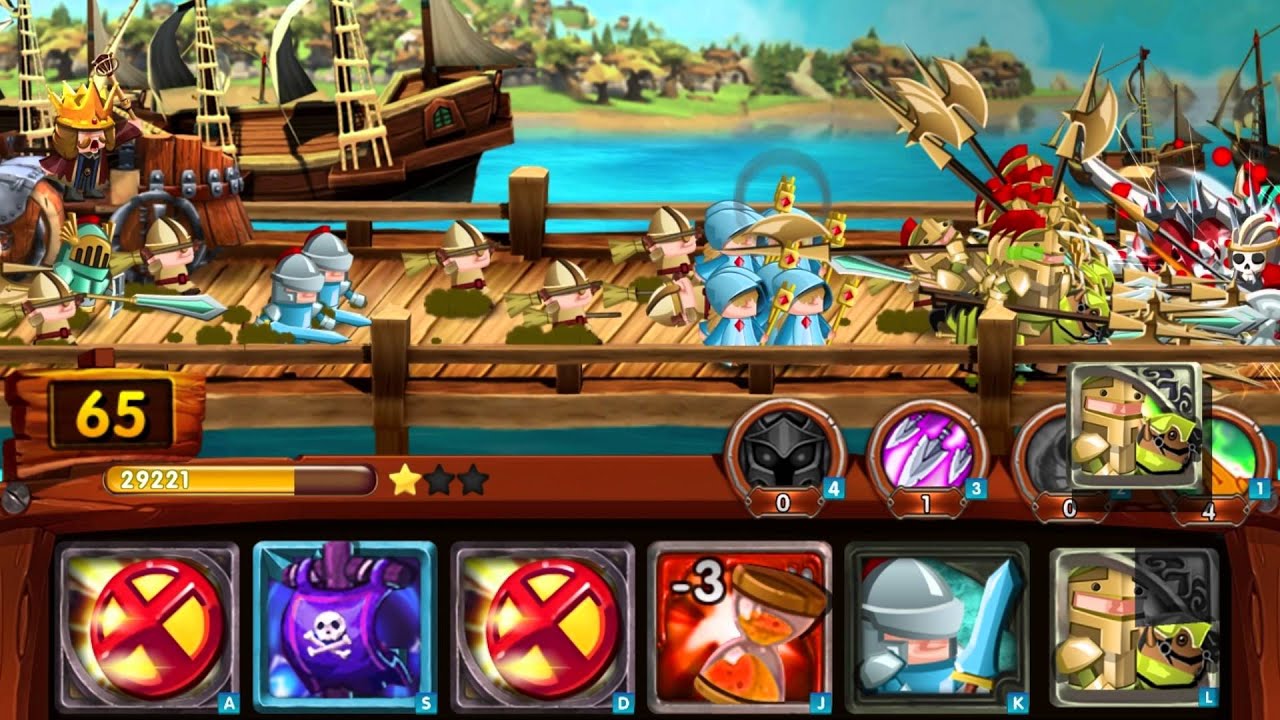
Task: Use the red hourglass minus-three card
Action: (740, 626)
